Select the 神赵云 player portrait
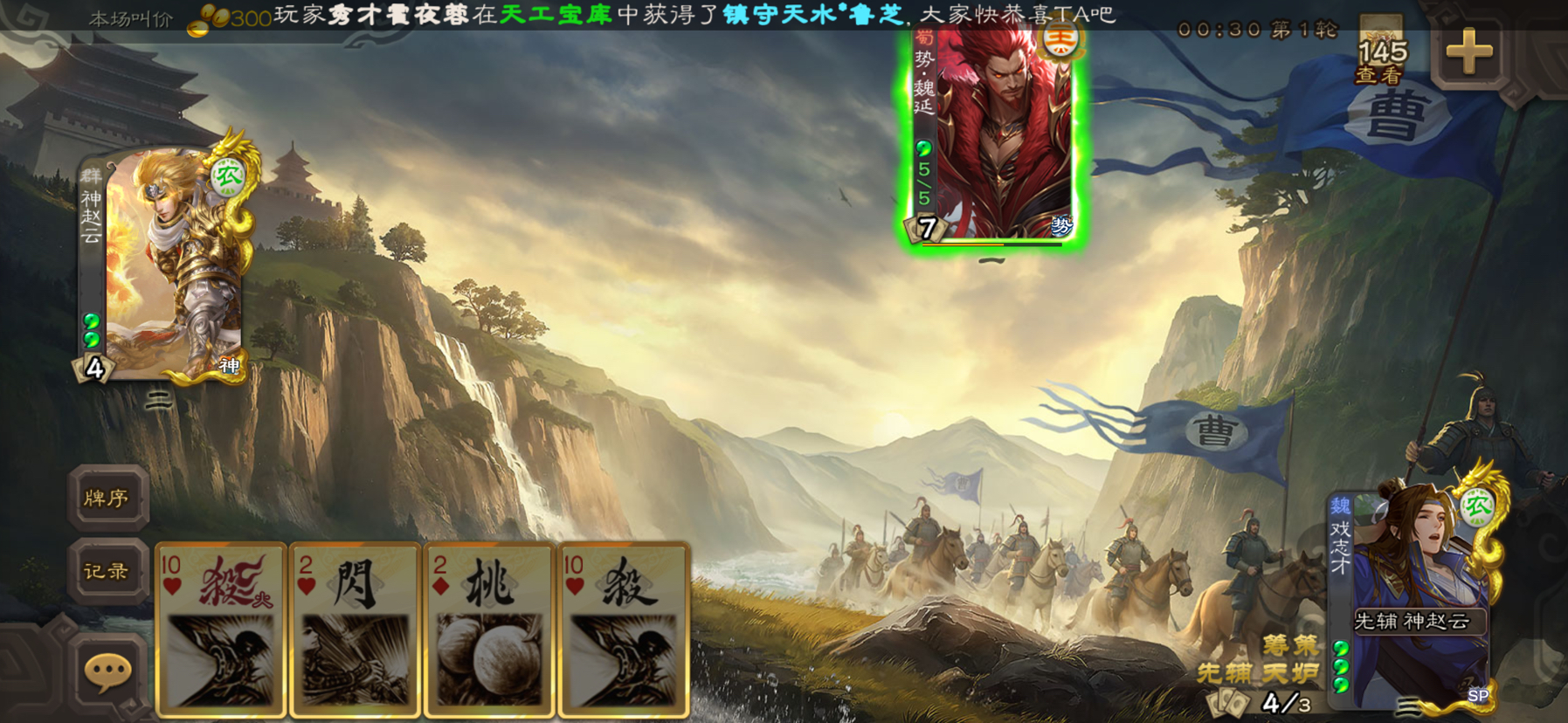This screenshot has width=1568, height=723. [164, 262]
